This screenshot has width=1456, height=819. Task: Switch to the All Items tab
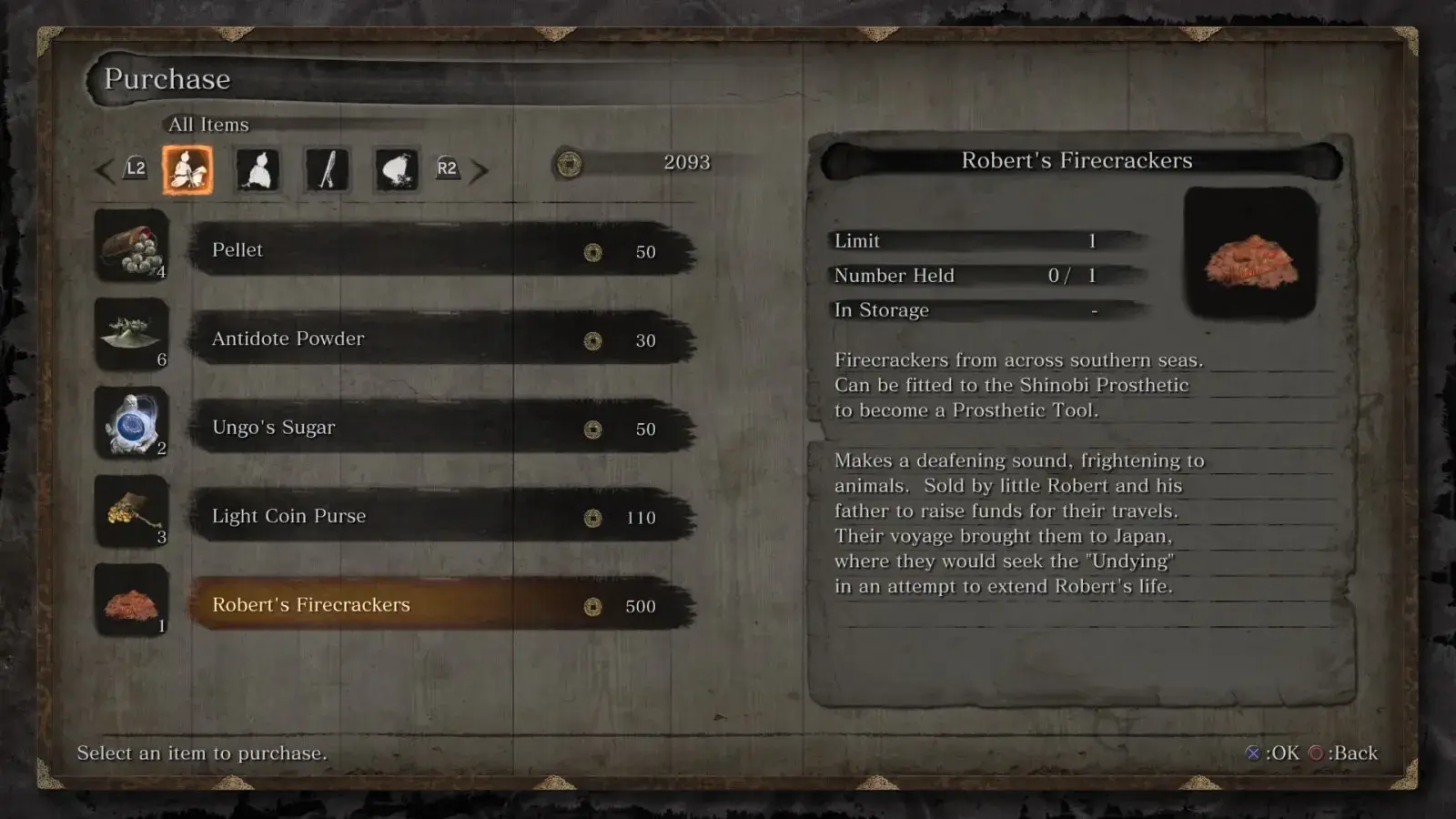point(187,169)
